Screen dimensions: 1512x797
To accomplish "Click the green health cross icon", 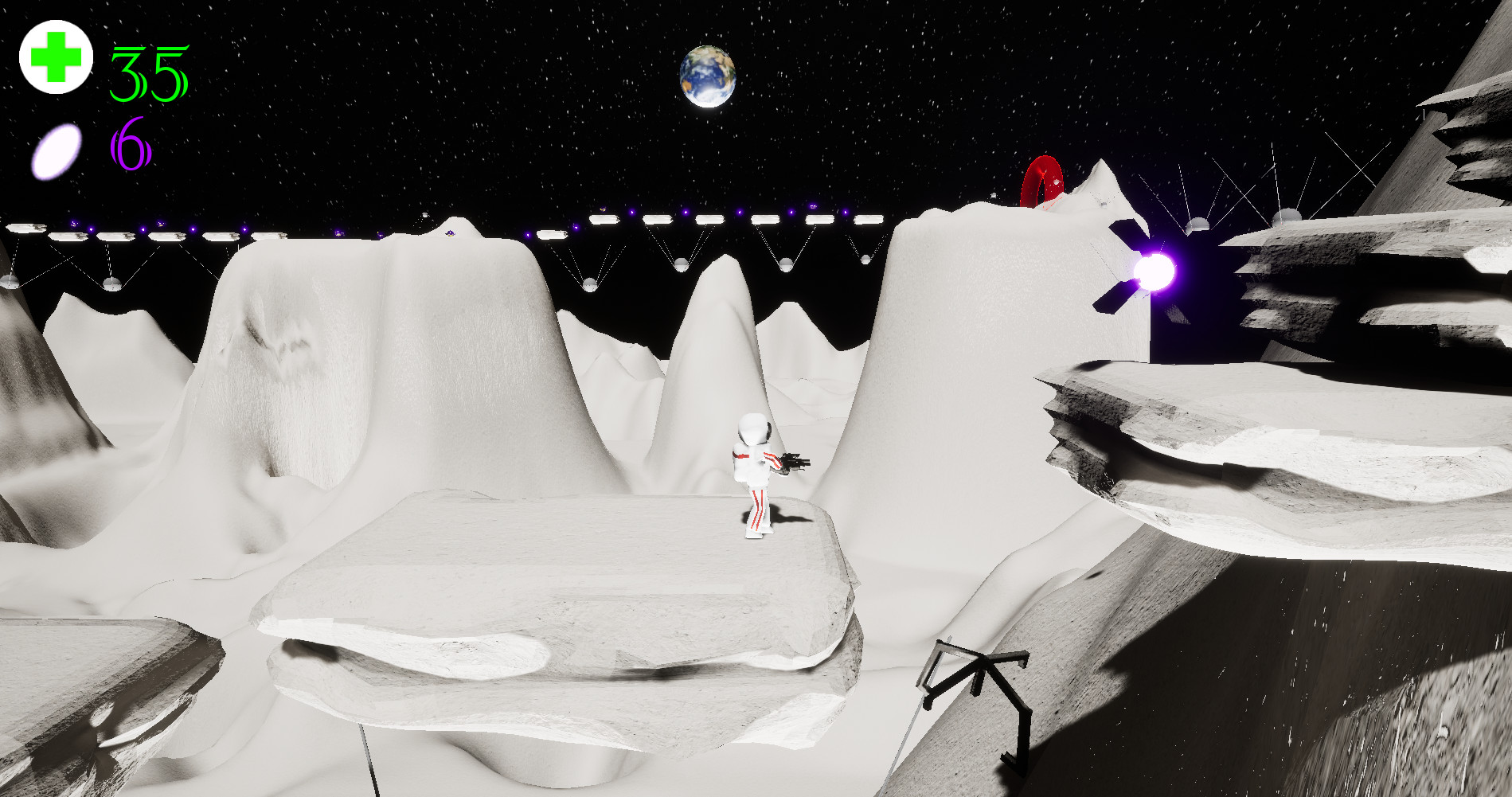I will click(54, 56).
